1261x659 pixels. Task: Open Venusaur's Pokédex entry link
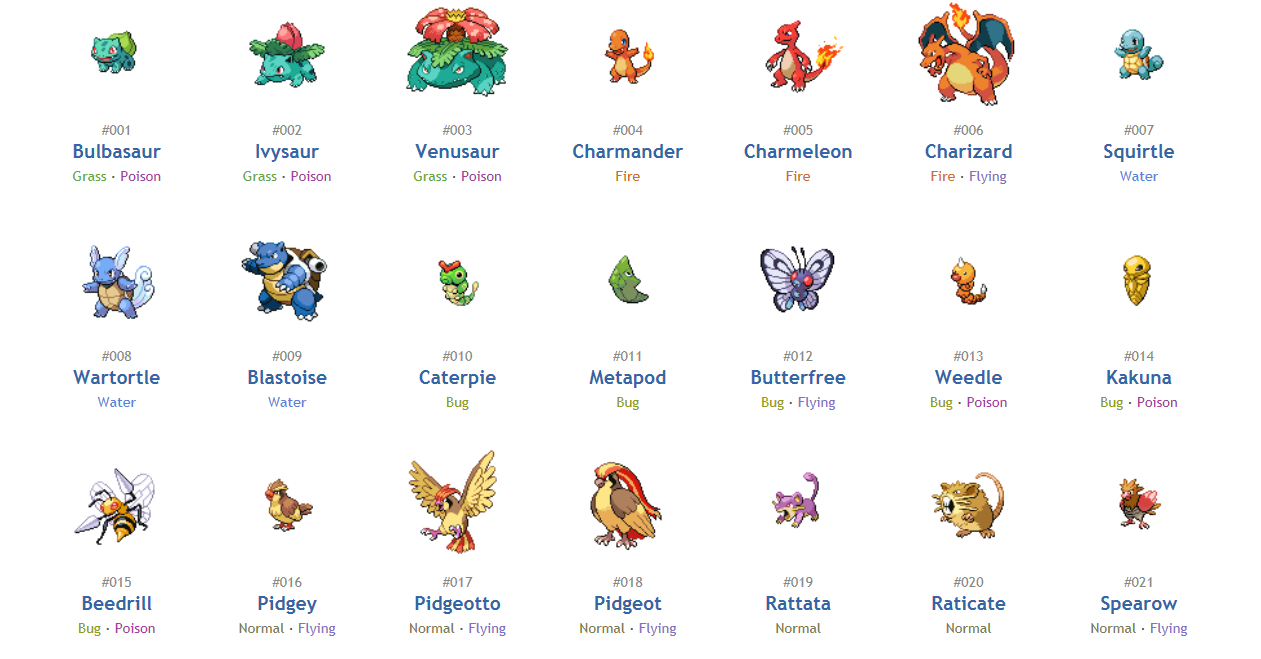pos(457,152)
